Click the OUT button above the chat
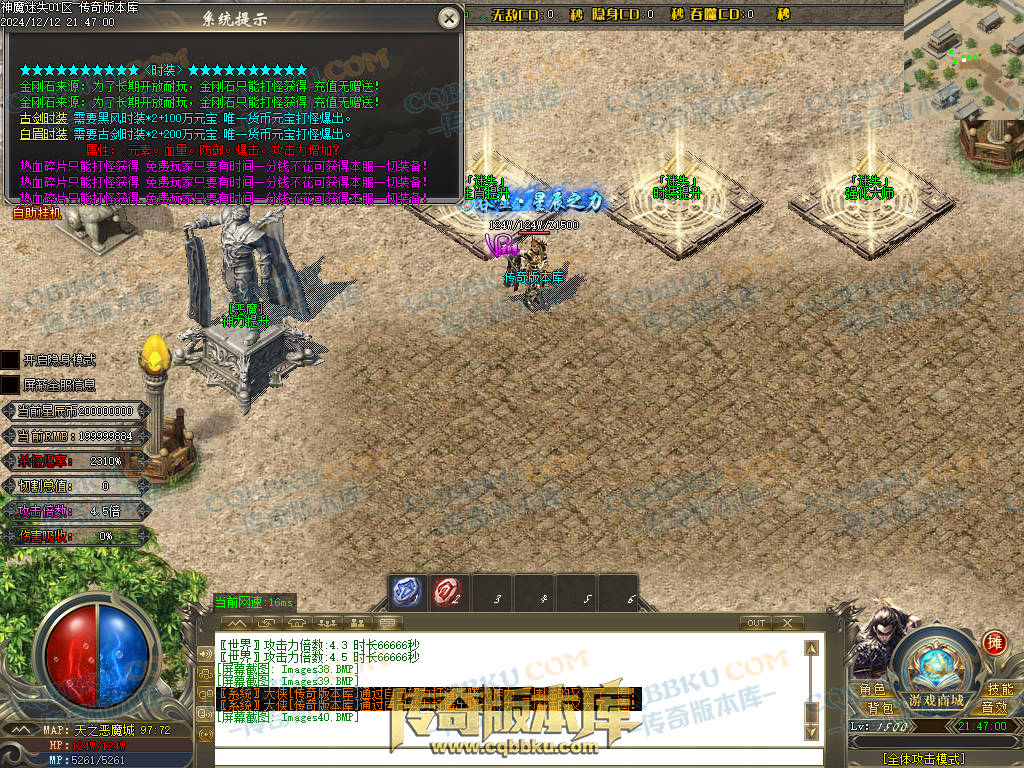 pyautogui.click(x=756, y=623)
